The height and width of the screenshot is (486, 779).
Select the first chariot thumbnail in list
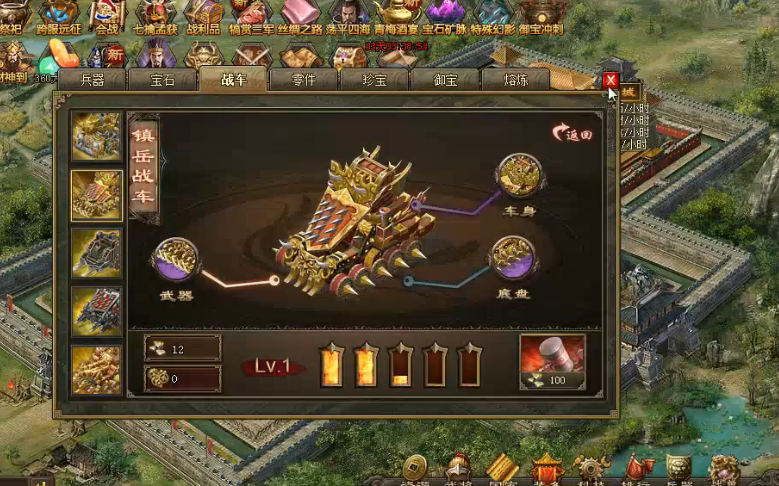point(97,137)
